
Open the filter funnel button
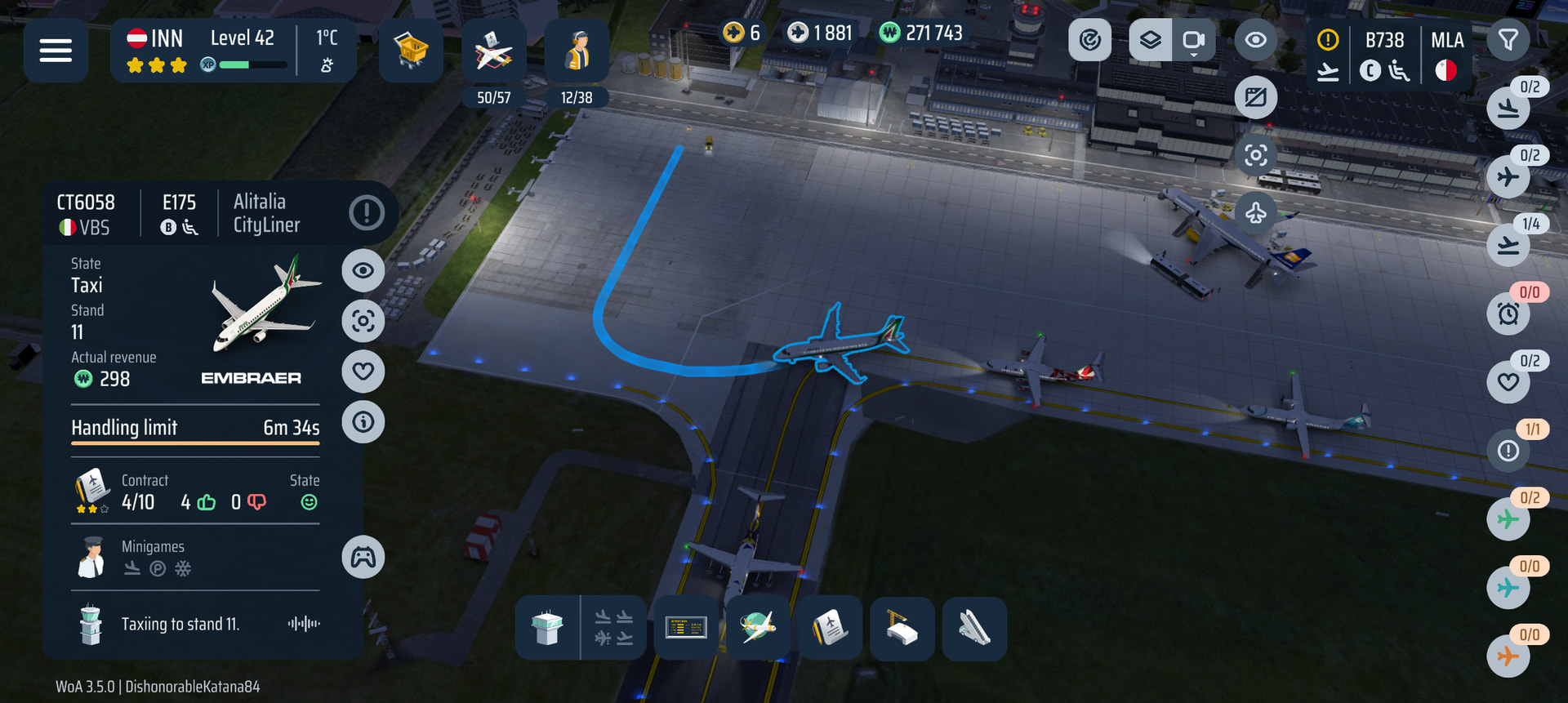tap(1508, 40)
